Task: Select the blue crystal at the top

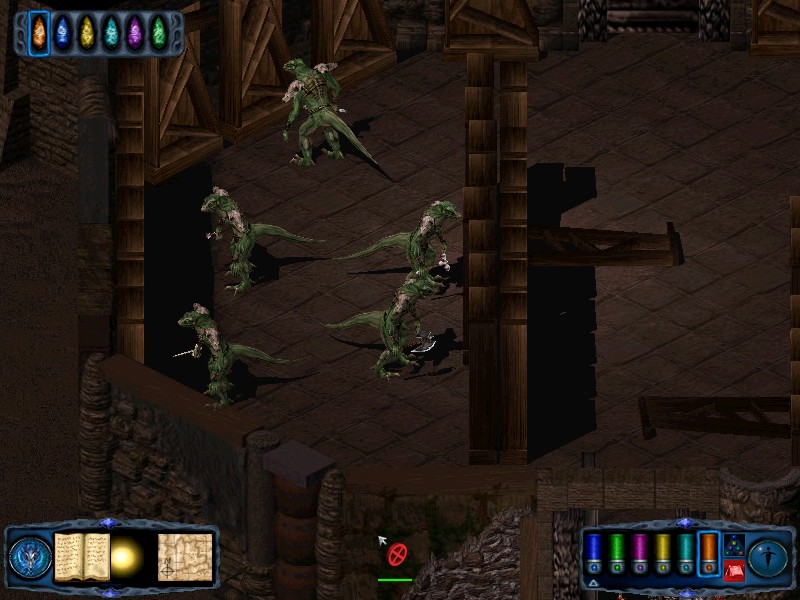Action: (63, 33)
